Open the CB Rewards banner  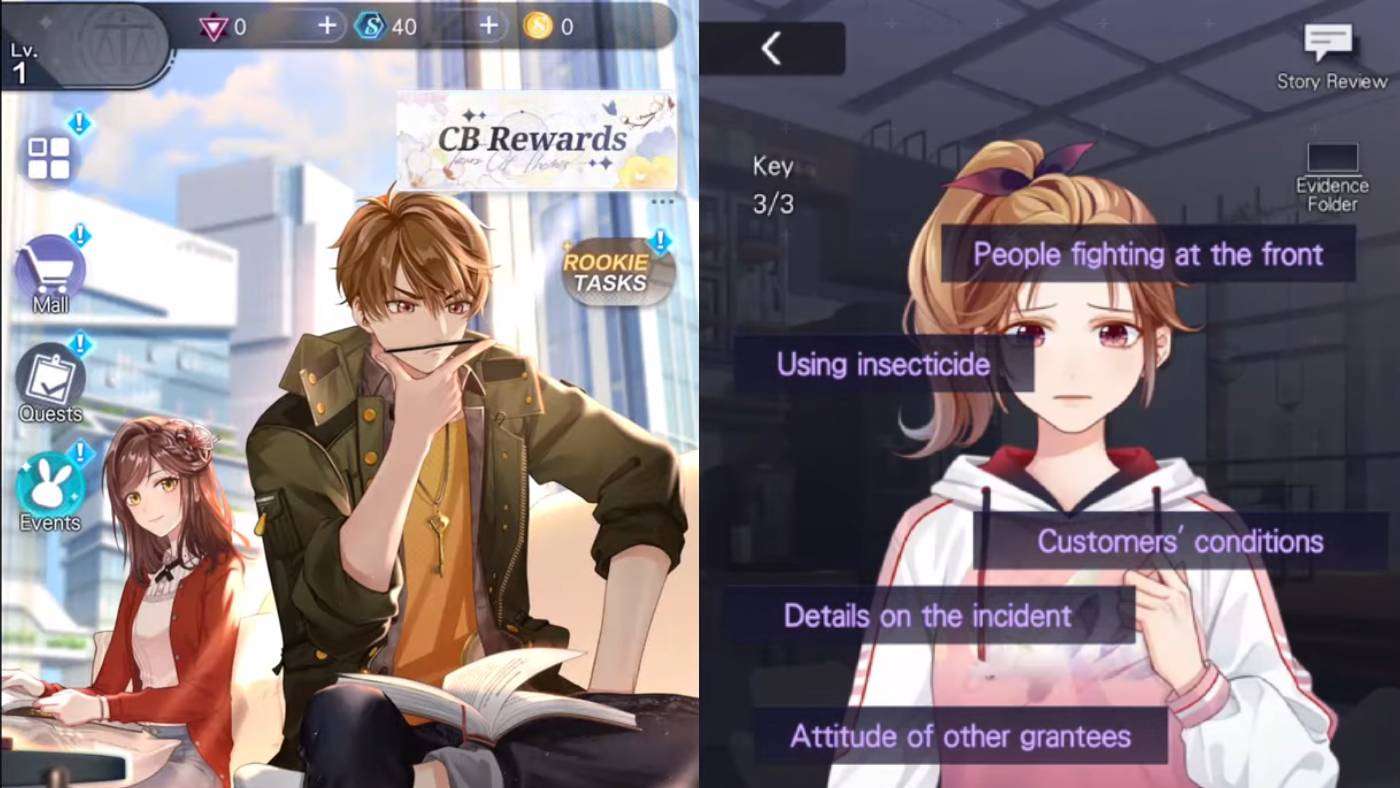coord(534,140)
